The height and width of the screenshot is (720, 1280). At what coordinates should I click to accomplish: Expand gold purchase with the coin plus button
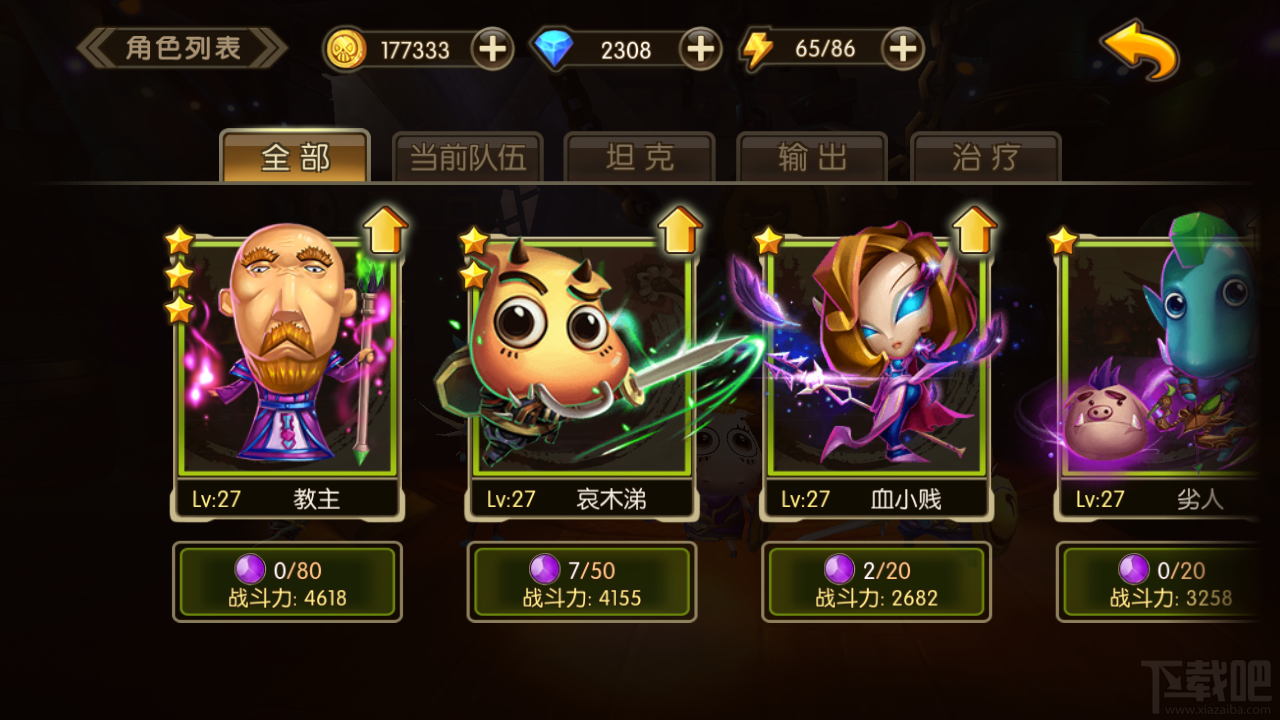(x=492, y=48)
